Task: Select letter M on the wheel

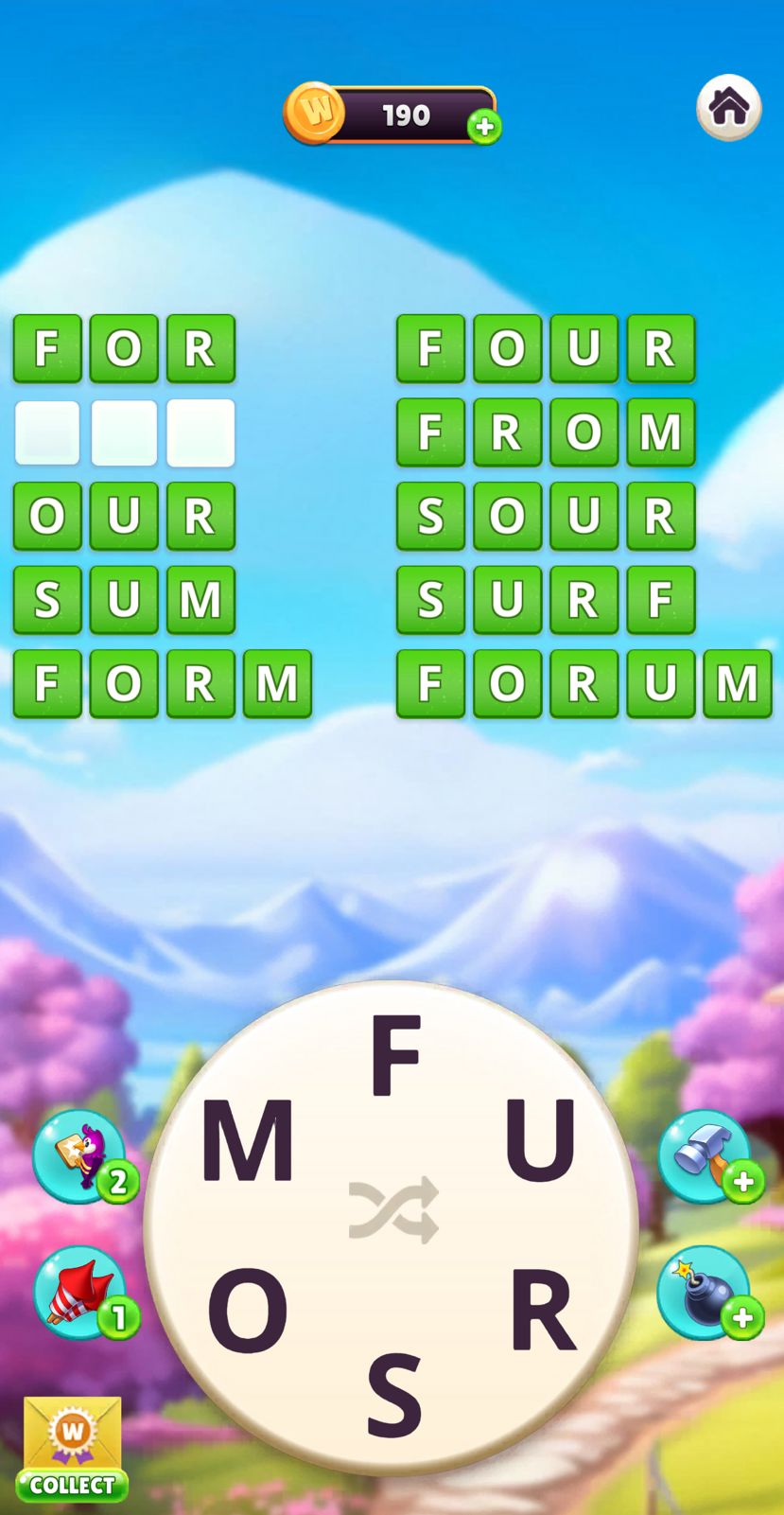Action: 247,1140
